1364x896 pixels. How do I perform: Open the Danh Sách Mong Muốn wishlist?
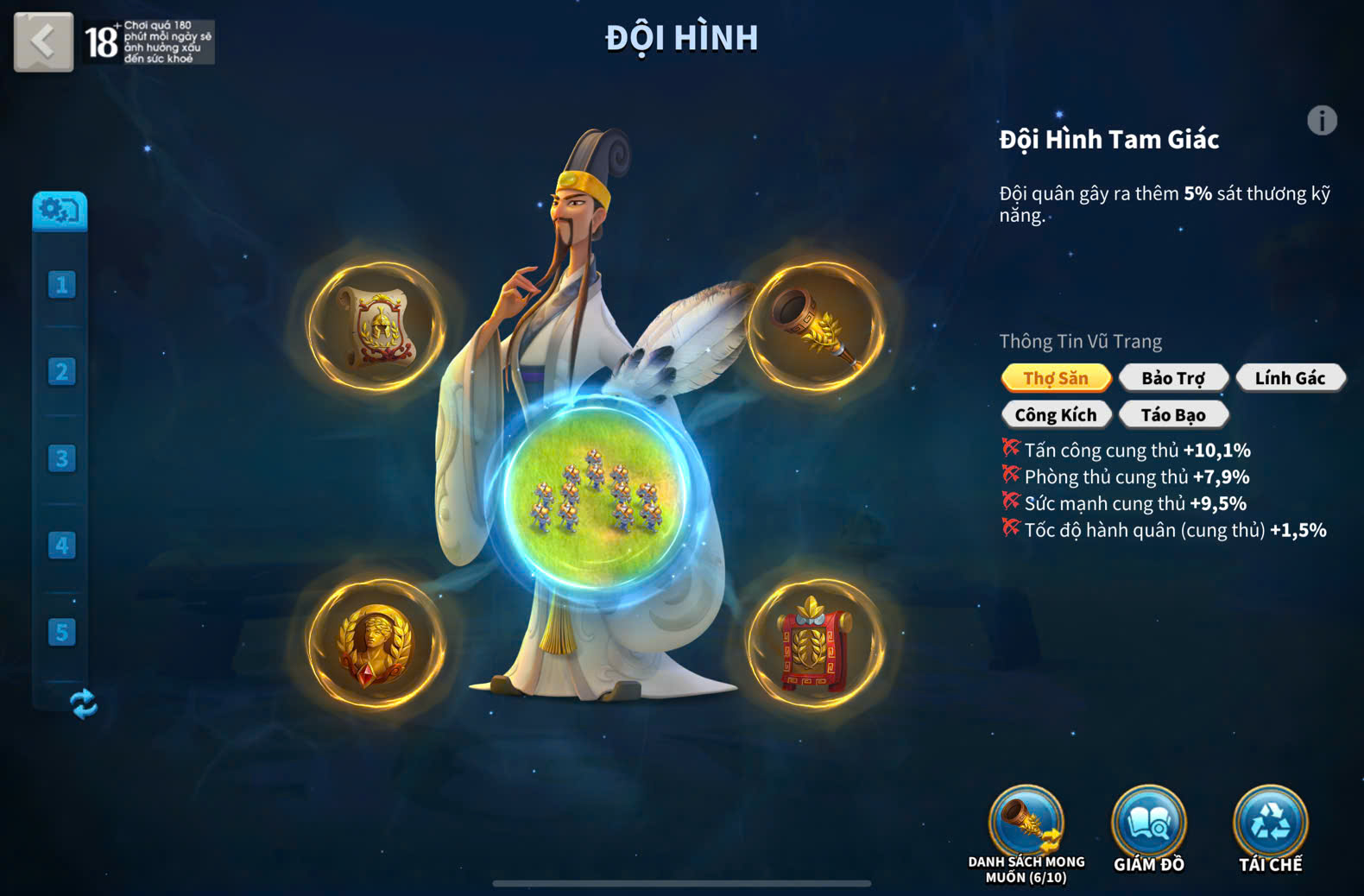1026,826
